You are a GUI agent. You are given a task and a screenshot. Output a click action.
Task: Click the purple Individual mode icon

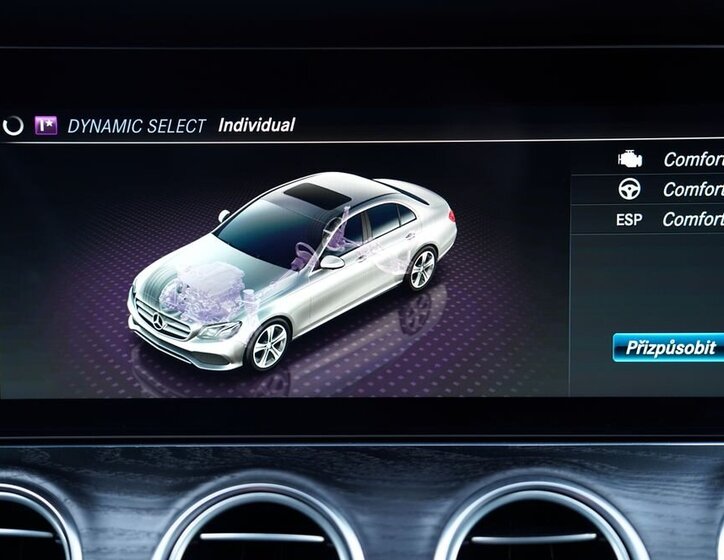click(46, 126)
